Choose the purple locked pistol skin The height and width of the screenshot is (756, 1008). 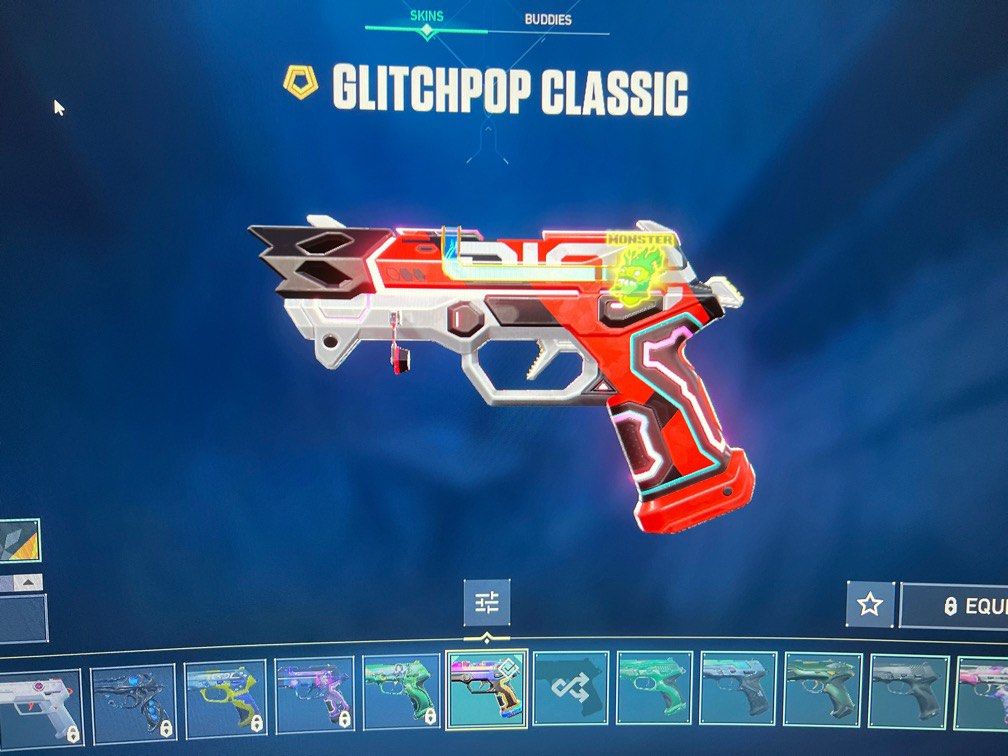[313, 694]
